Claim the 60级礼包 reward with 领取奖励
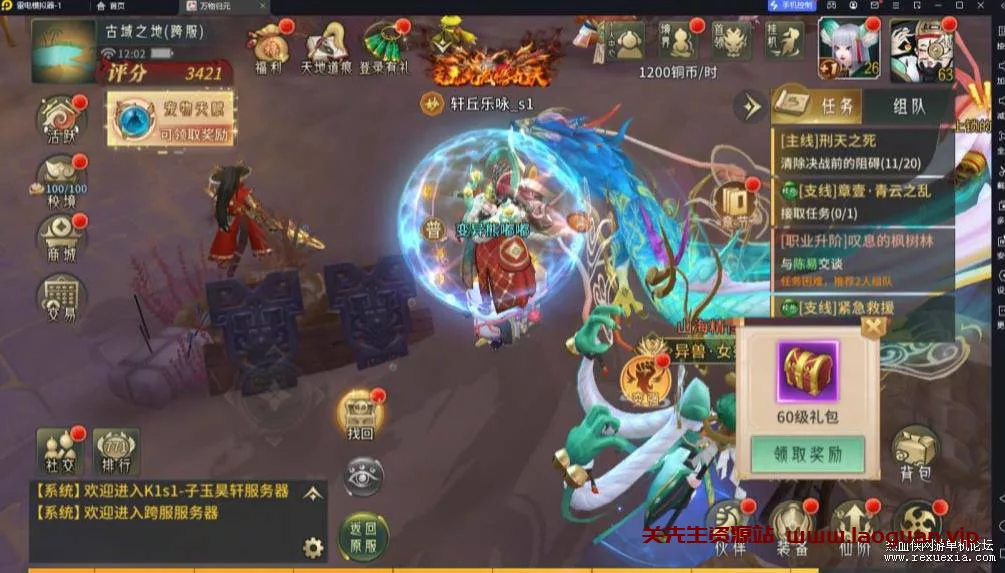Viewport: 1005px width, 573px height. [x=807, y=454]
